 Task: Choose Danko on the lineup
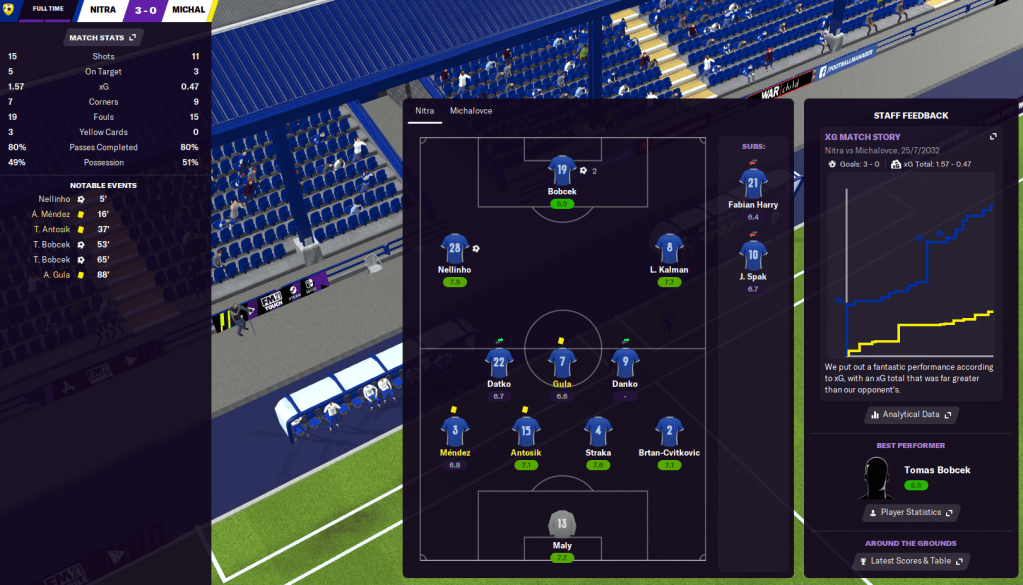625,362
